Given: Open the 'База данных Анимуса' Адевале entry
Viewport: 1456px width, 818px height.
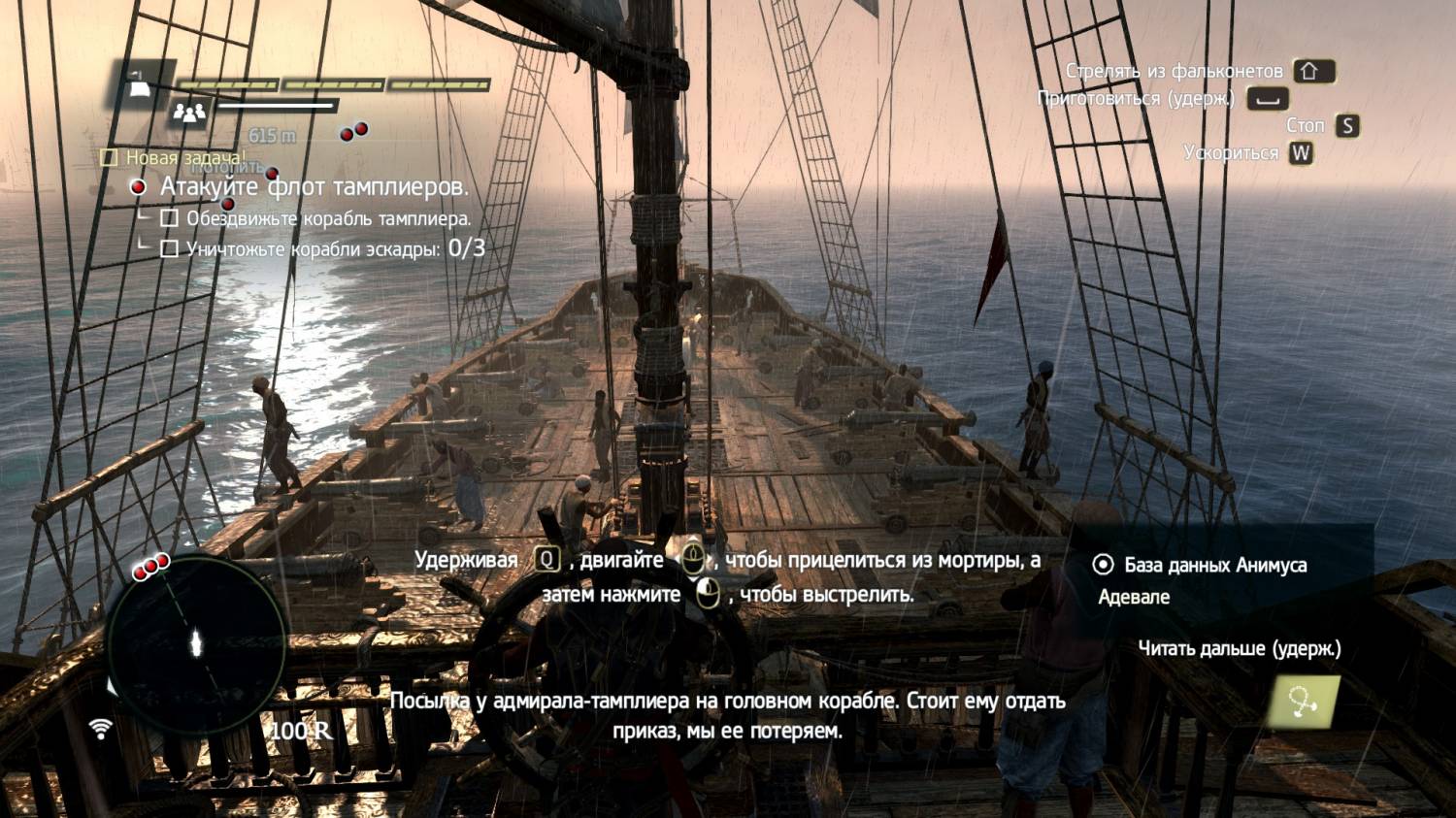Looking at the screenshot, I should (1213, 566).
